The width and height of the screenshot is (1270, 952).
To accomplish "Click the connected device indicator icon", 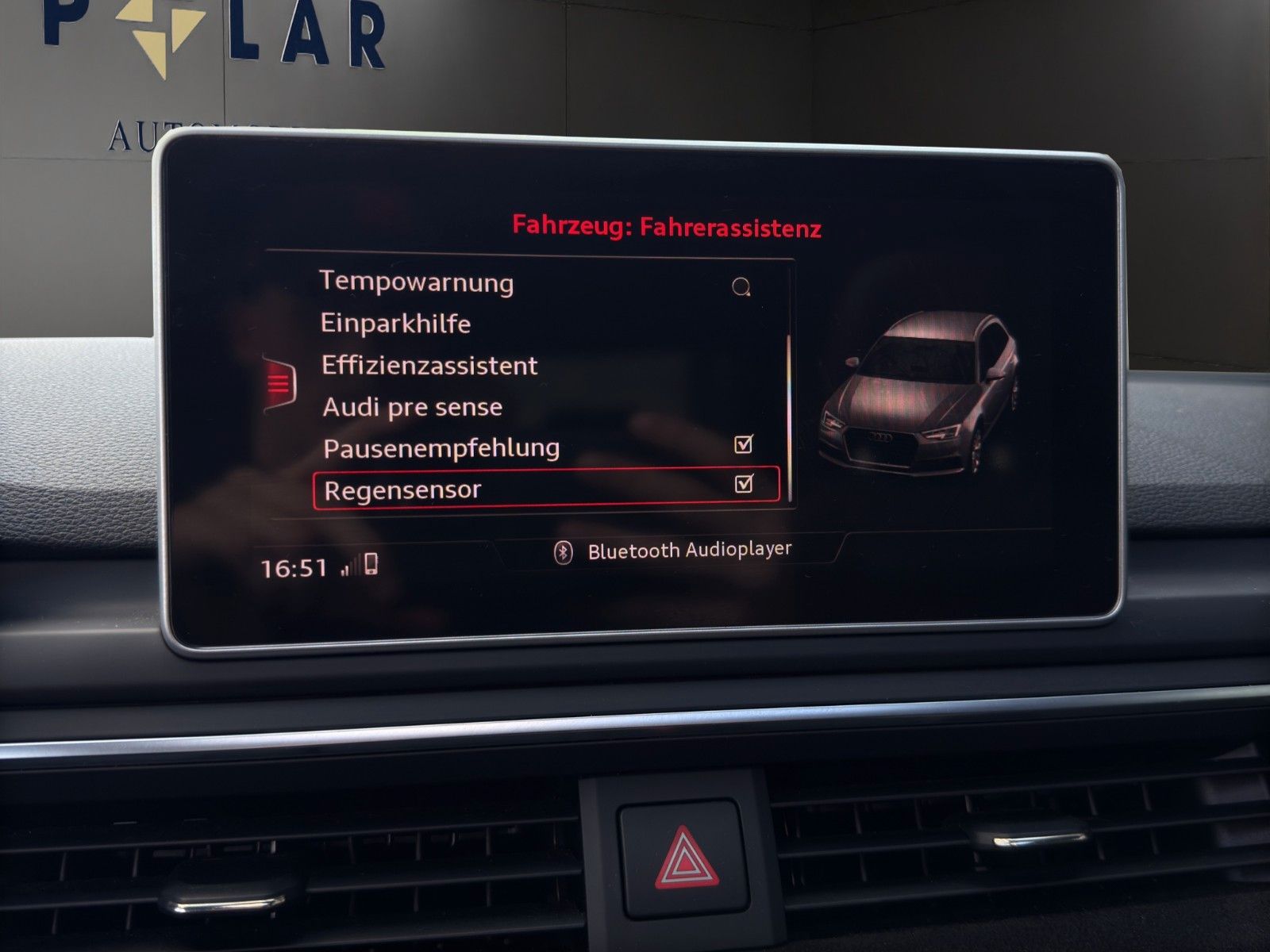I will click(373, 563).
